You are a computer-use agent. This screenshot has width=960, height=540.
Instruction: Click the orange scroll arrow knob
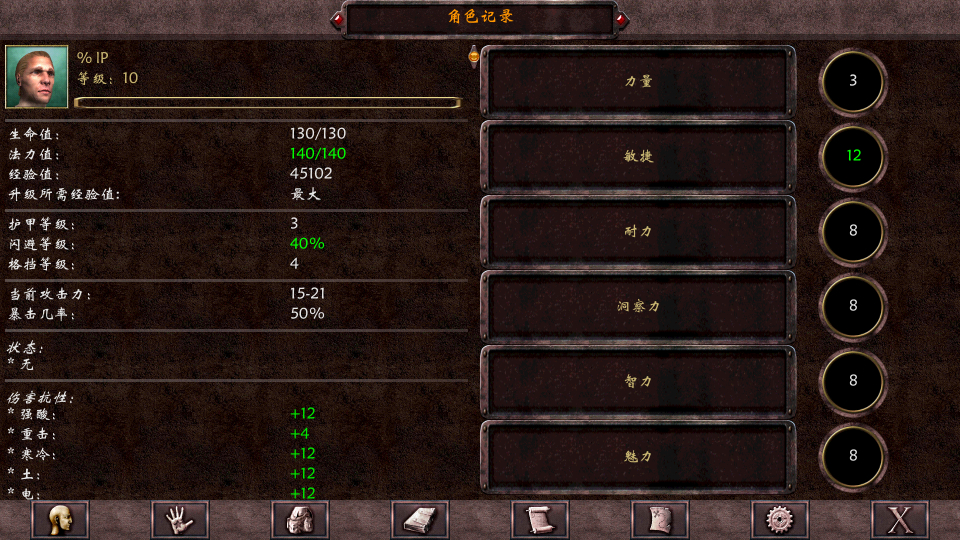(474, 57)
